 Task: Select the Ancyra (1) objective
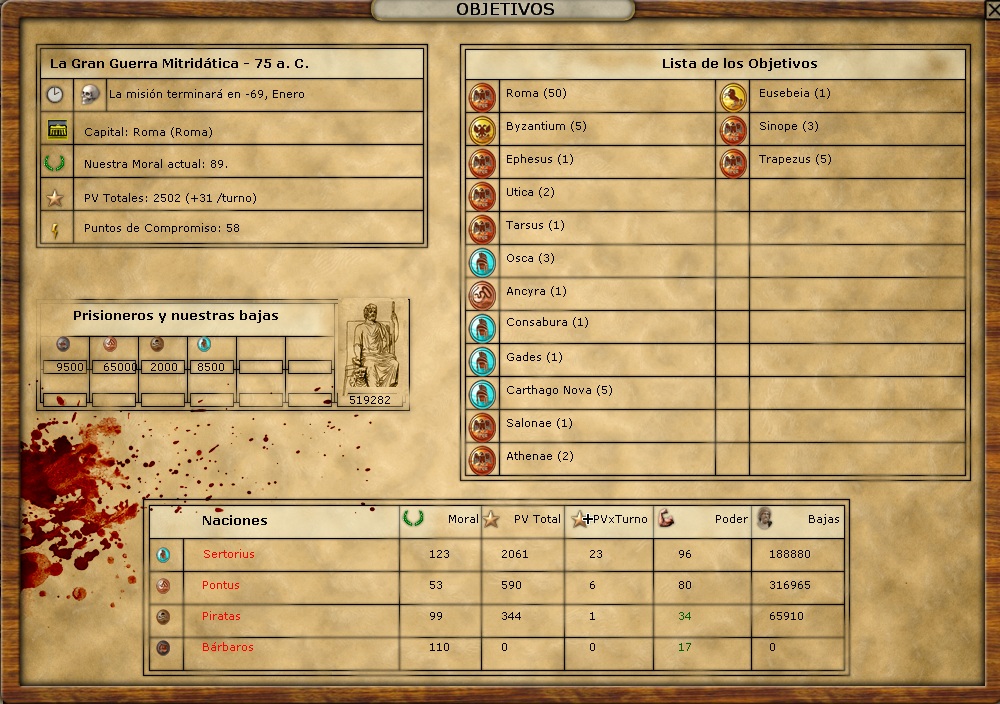coord(536,292)
